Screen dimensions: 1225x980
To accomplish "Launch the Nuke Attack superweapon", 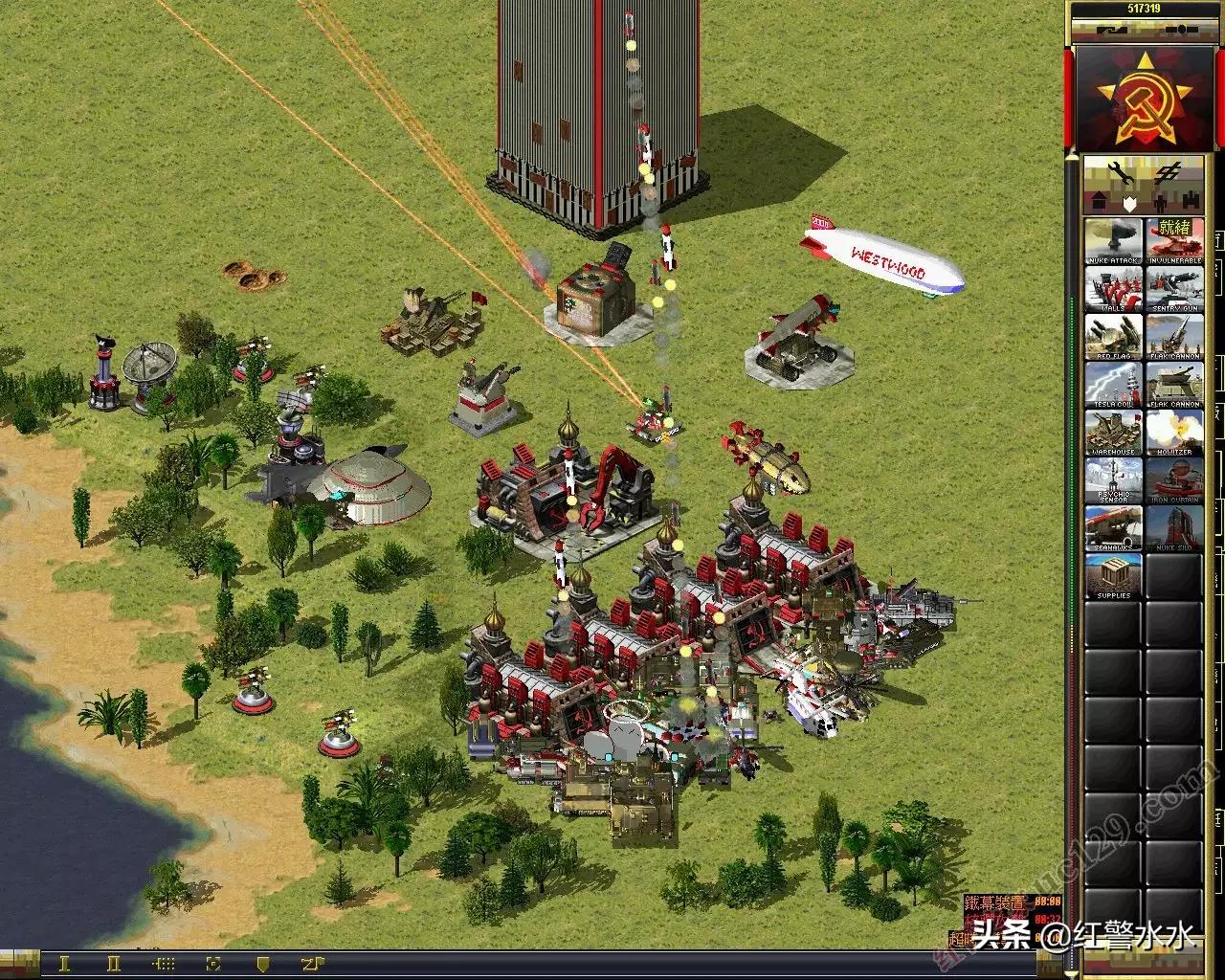I will point(1113,241).
